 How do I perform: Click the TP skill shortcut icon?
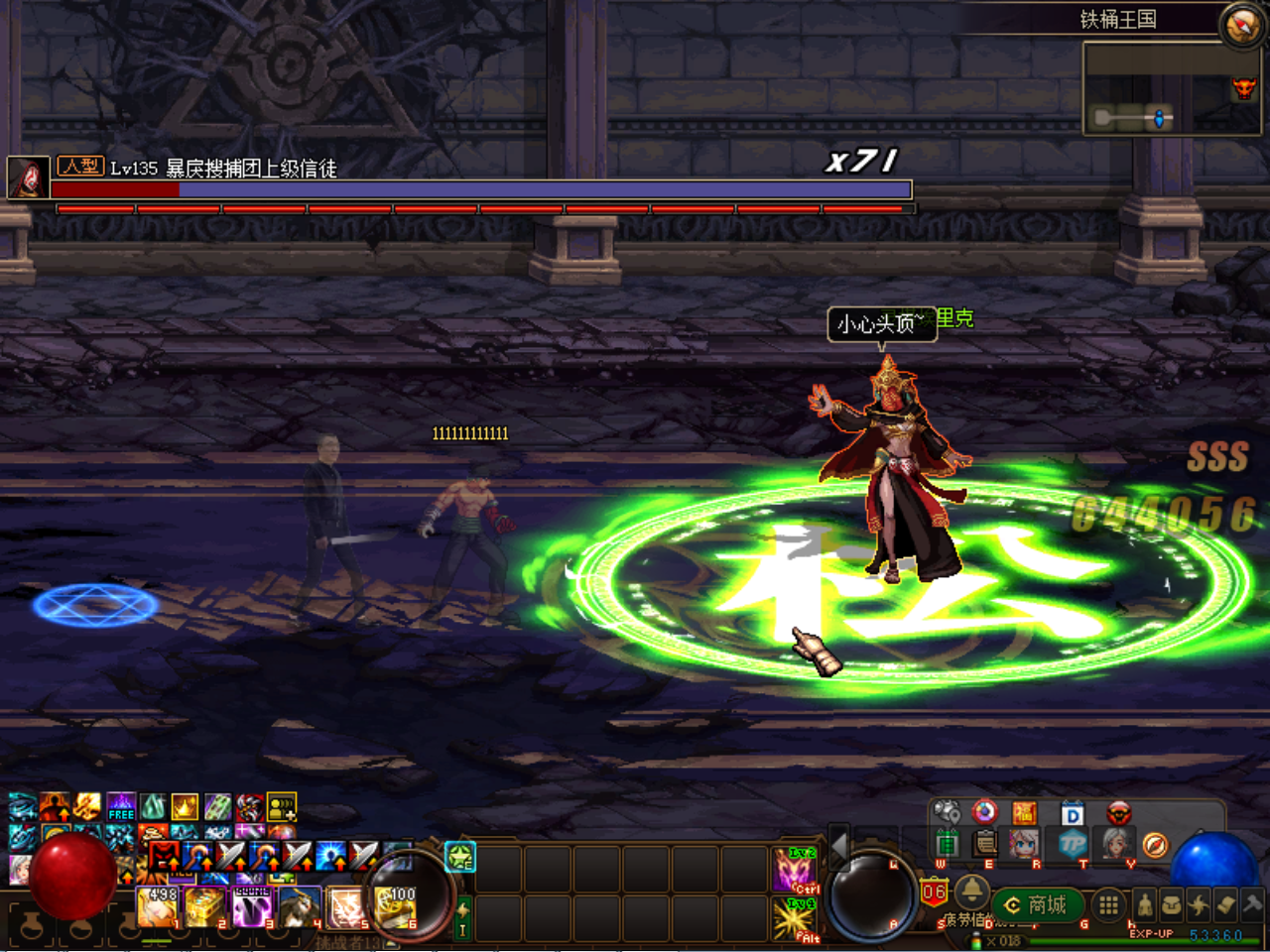pyautogui.click(x=1073, y=843)
